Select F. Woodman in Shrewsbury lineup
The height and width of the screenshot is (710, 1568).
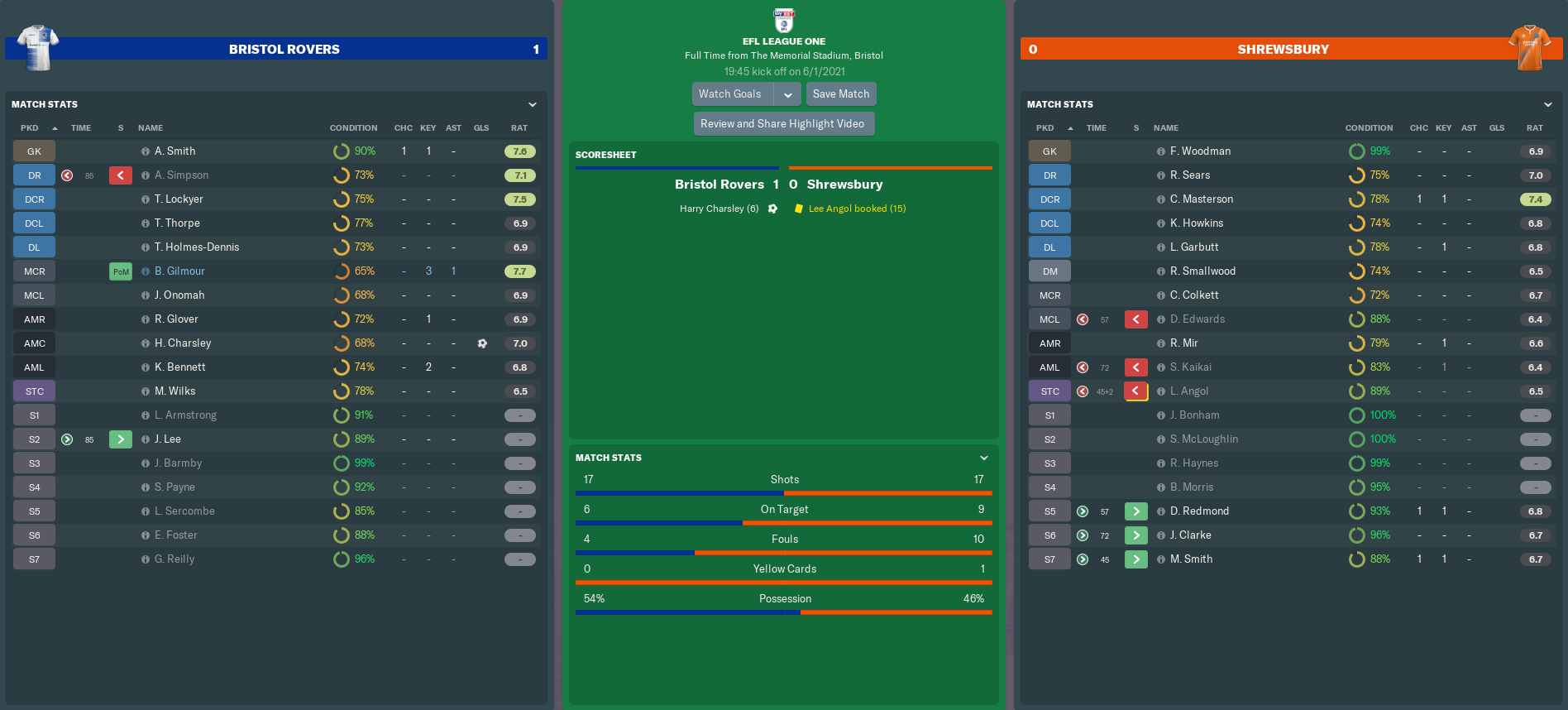point(1200,151)
